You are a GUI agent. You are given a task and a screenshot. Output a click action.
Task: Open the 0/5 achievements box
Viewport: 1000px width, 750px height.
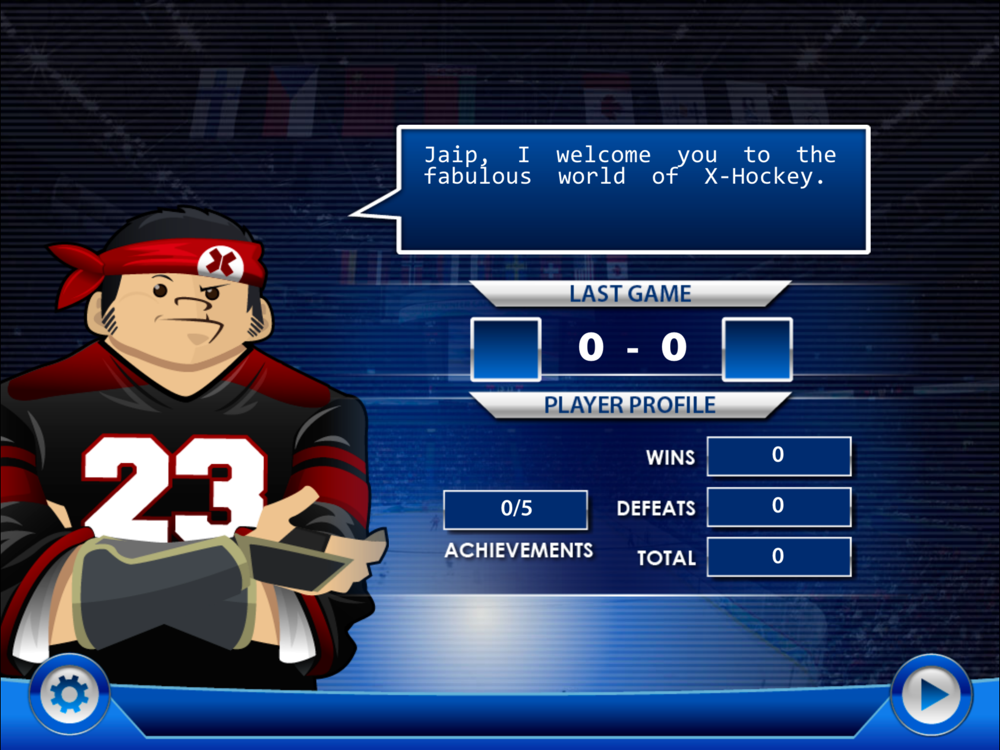pos(516,509)
